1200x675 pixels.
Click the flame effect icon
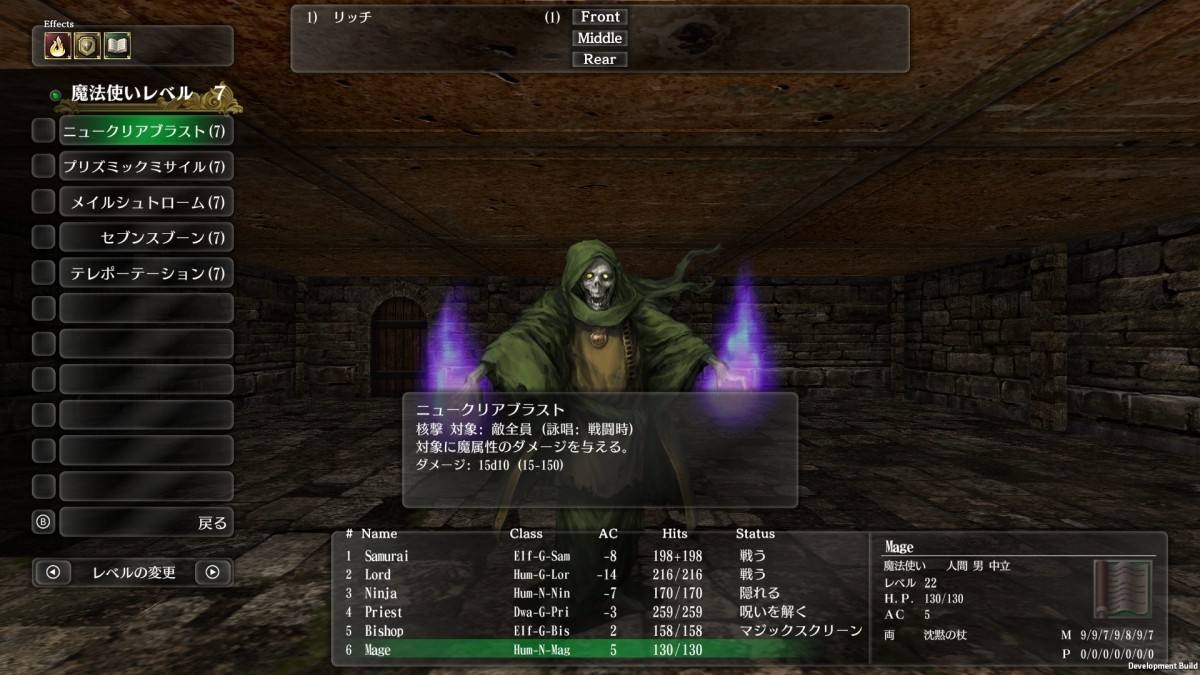point(57,46)
